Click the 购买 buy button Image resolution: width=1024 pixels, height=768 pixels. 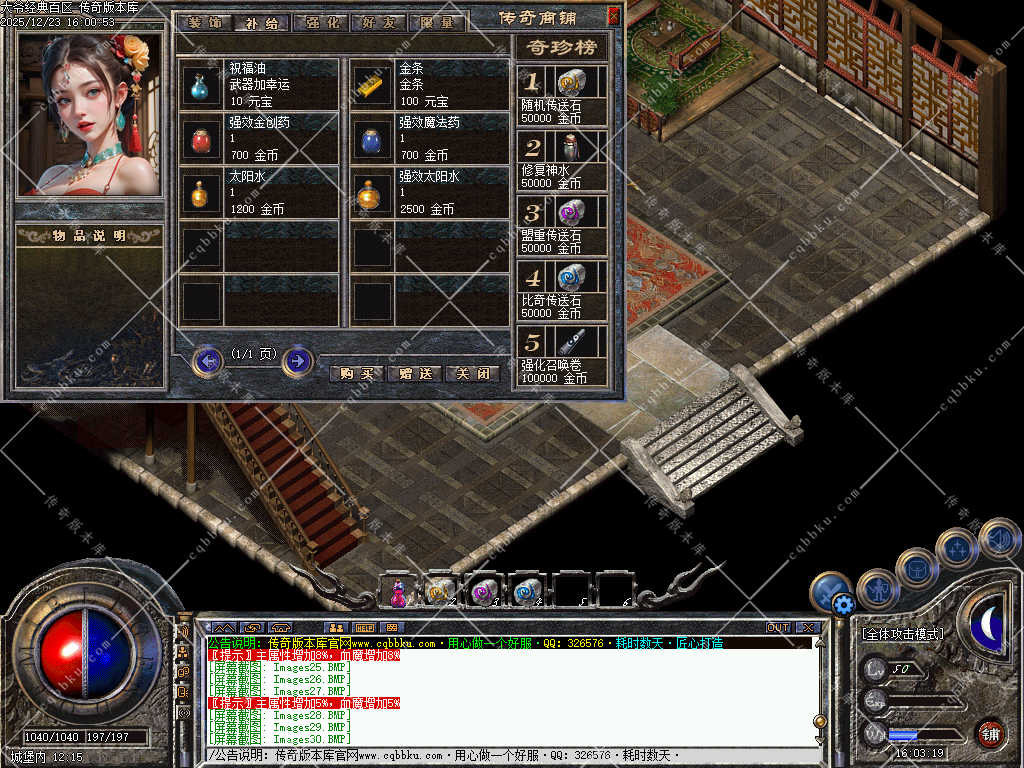click(x=356, y=374)
